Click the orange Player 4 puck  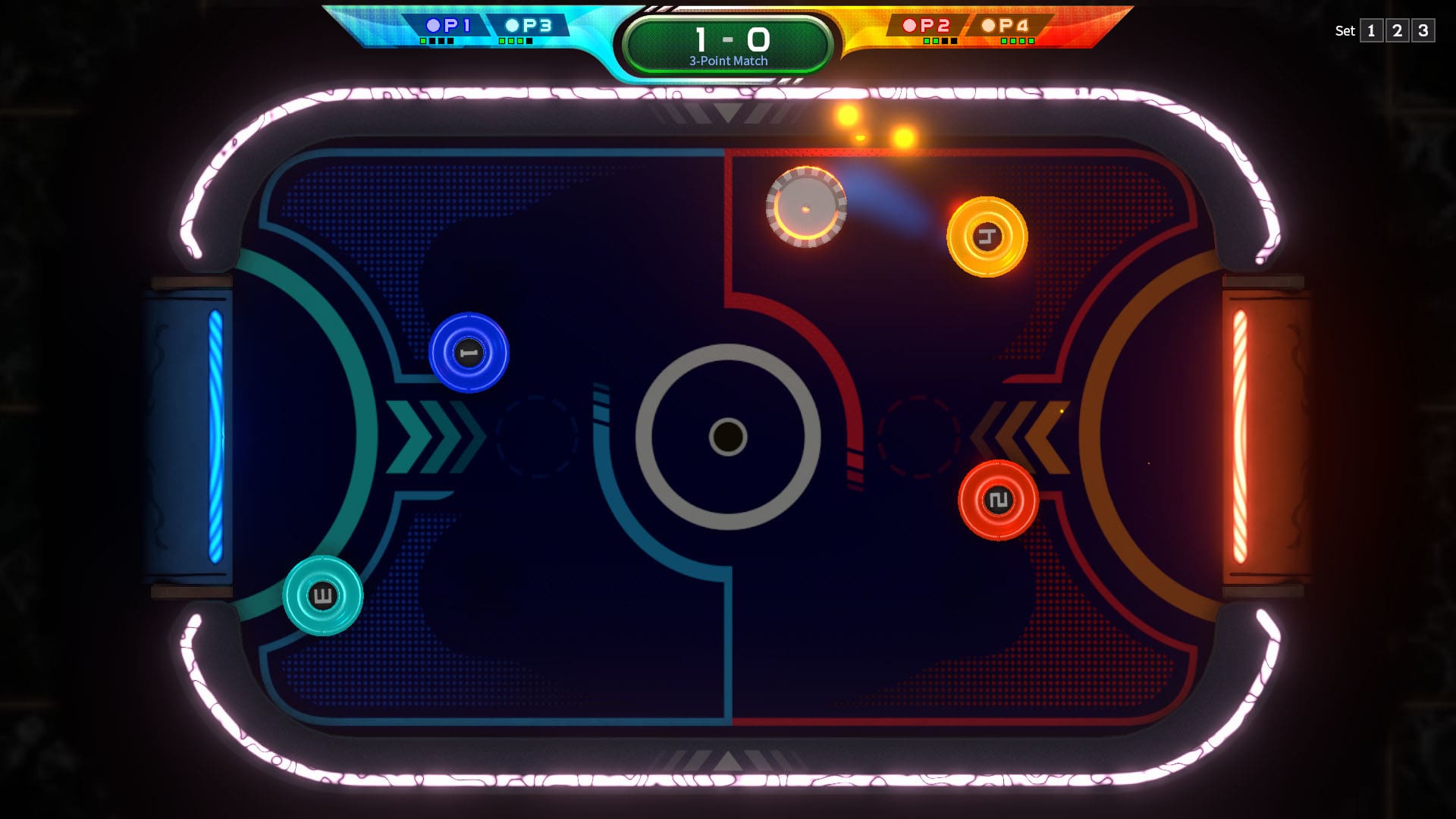986,236
